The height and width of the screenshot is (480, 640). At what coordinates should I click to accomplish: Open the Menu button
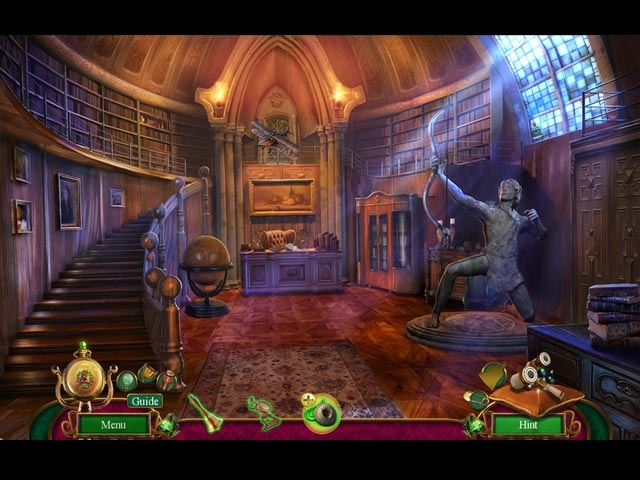[x=113, y=424]
